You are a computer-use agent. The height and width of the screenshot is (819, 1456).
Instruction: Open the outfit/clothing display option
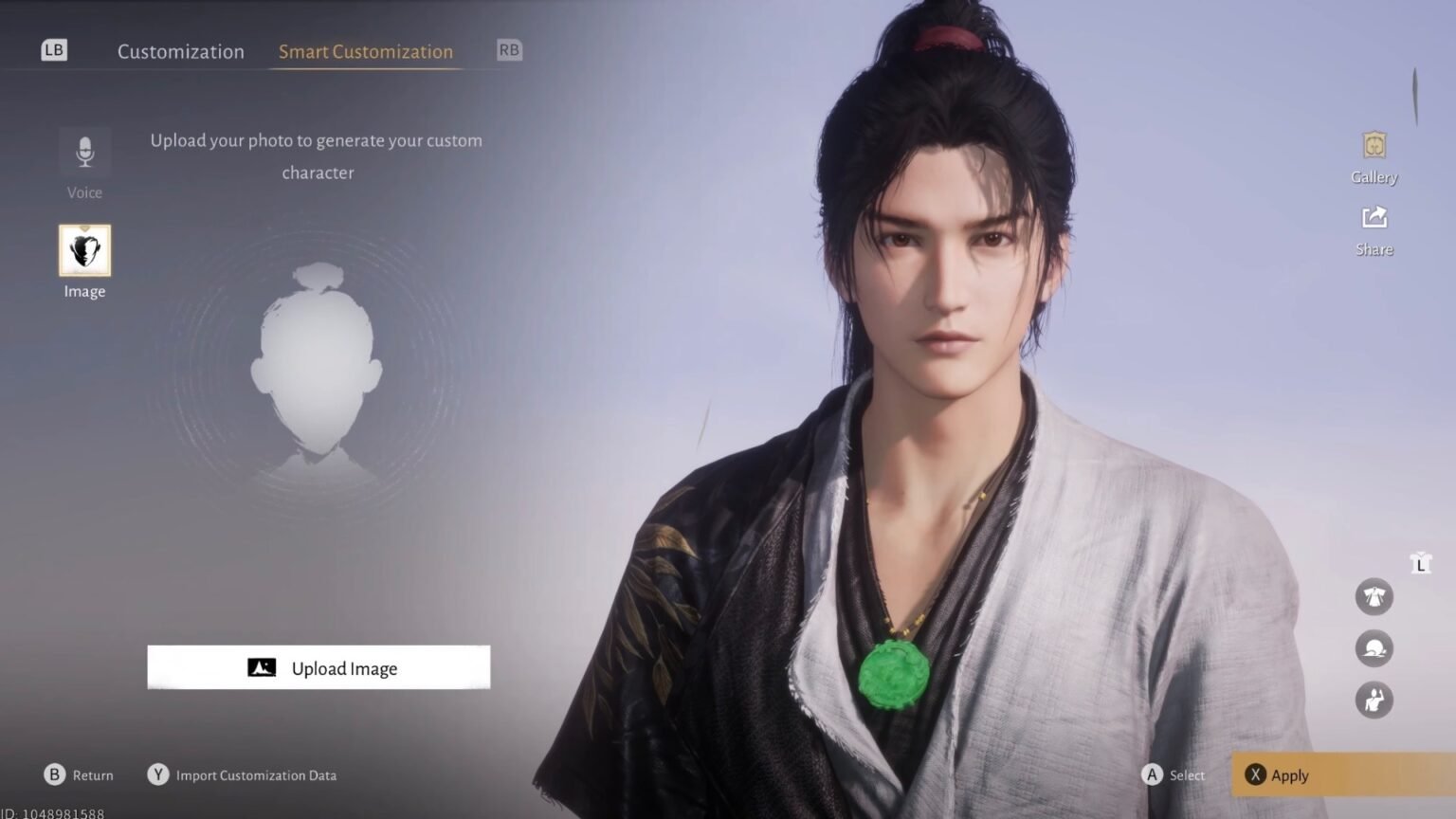coord(1374,596)
